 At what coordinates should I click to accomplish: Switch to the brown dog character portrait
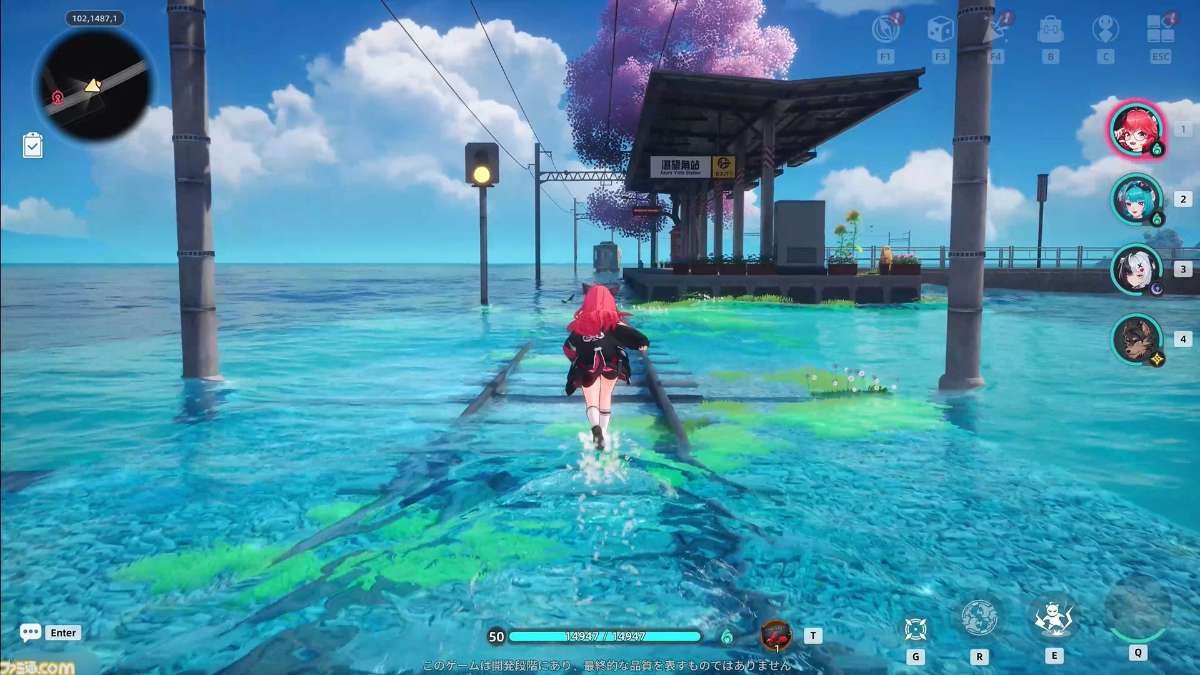click(x=1136, y=339)
